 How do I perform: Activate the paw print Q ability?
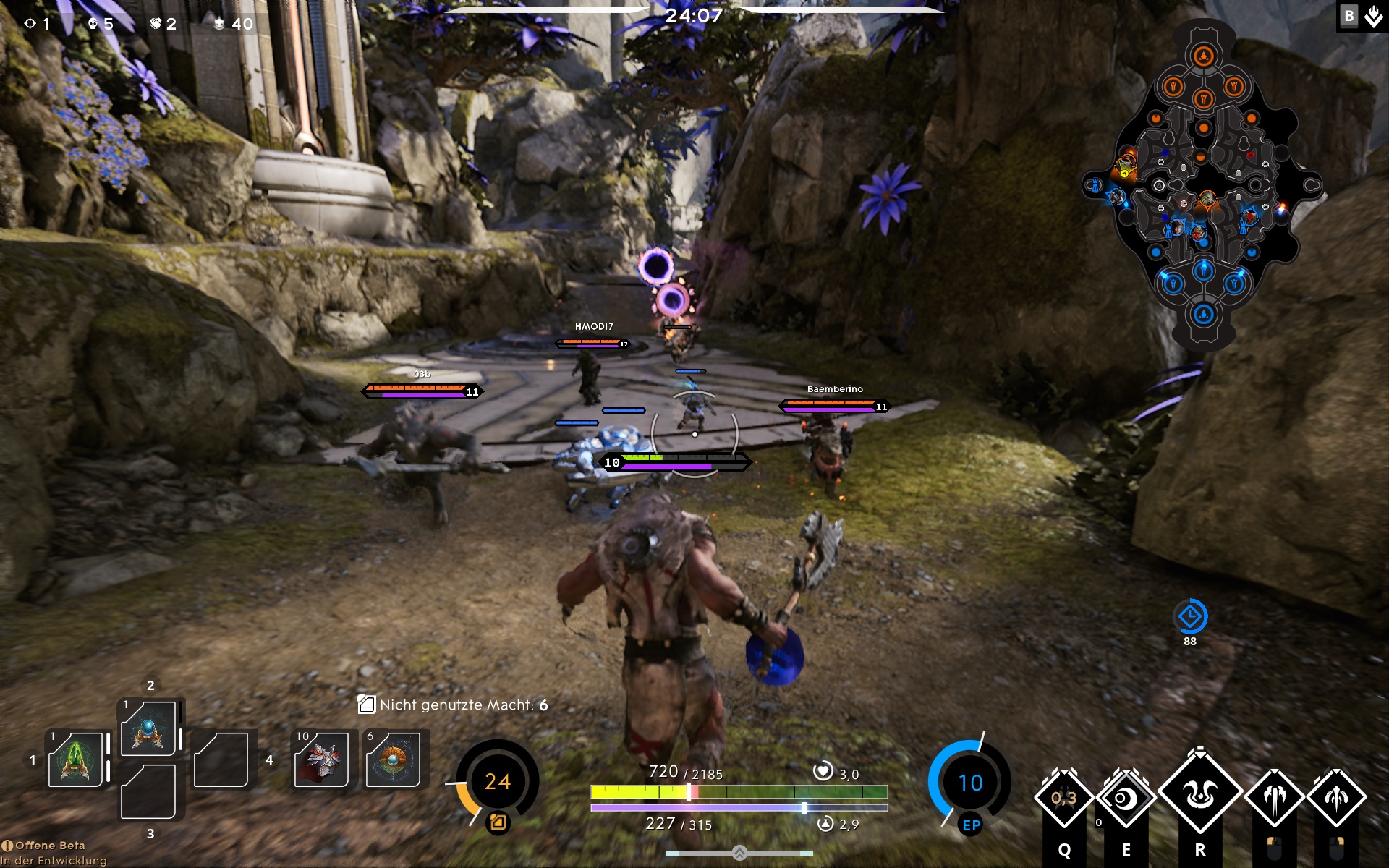(1063, 799)
